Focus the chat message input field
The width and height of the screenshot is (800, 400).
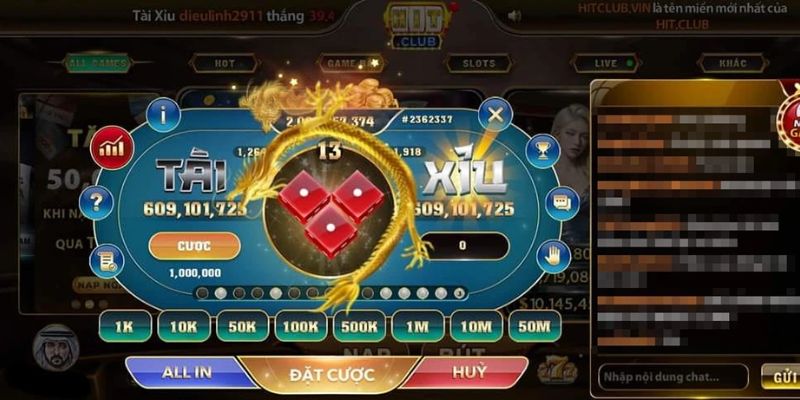tap(672, 377)
